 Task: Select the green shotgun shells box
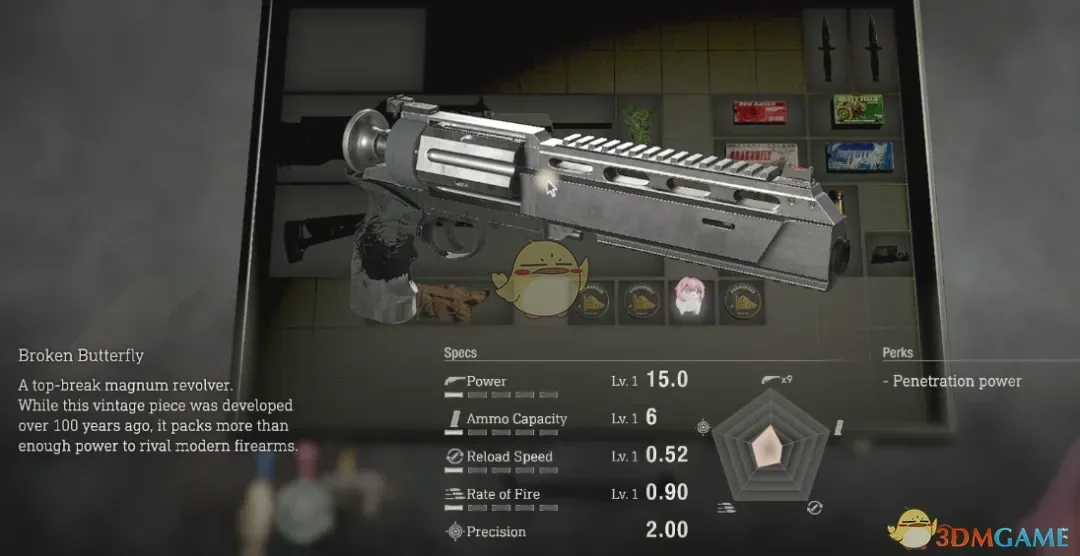point(855,110)
